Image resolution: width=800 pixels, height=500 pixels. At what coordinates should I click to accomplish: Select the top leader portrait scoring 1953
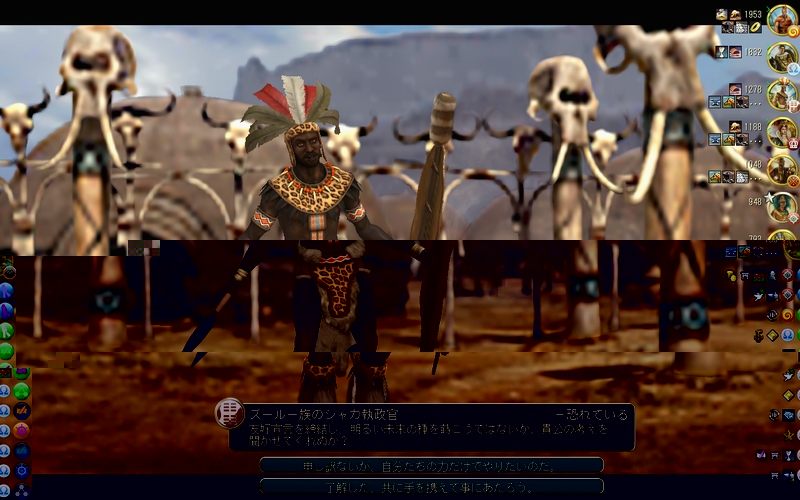point(782,20)
